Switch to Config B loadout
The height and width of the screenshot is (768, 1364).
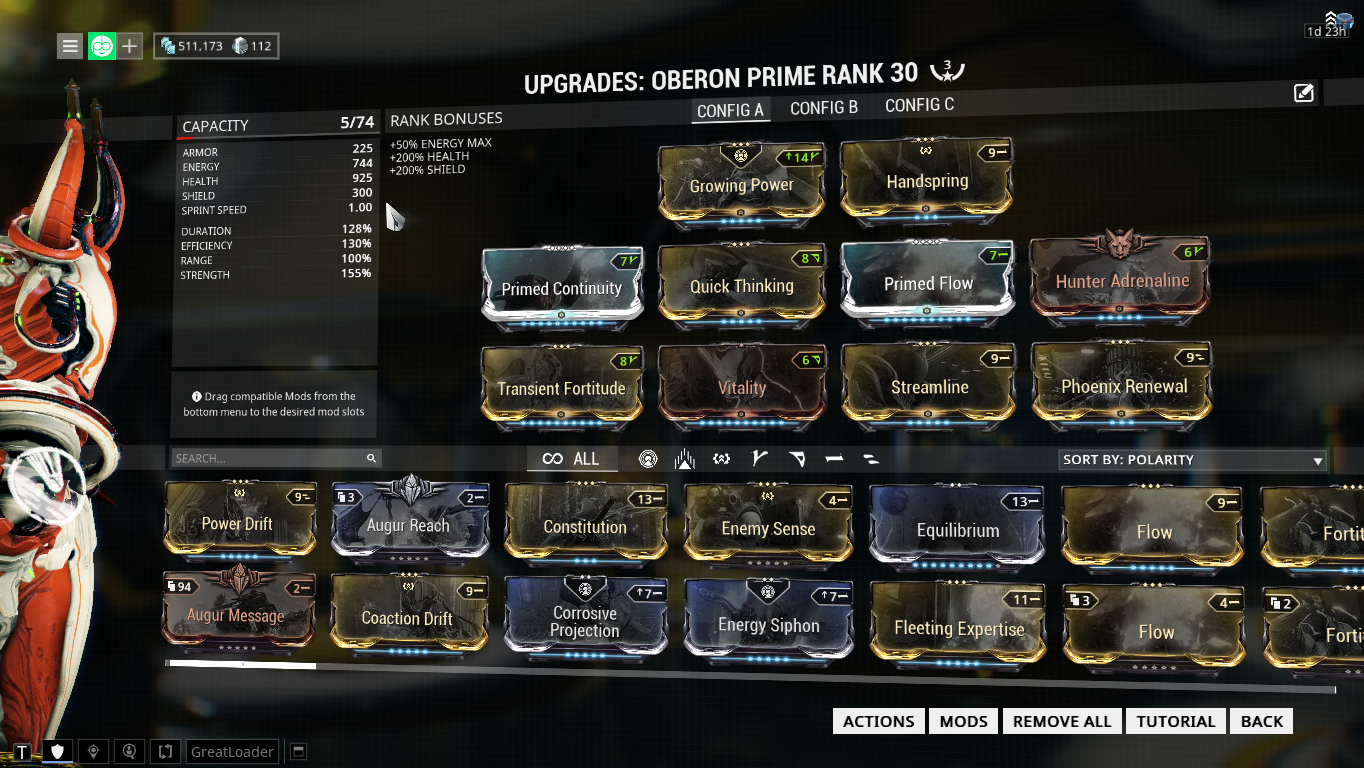tap(824, 108)
